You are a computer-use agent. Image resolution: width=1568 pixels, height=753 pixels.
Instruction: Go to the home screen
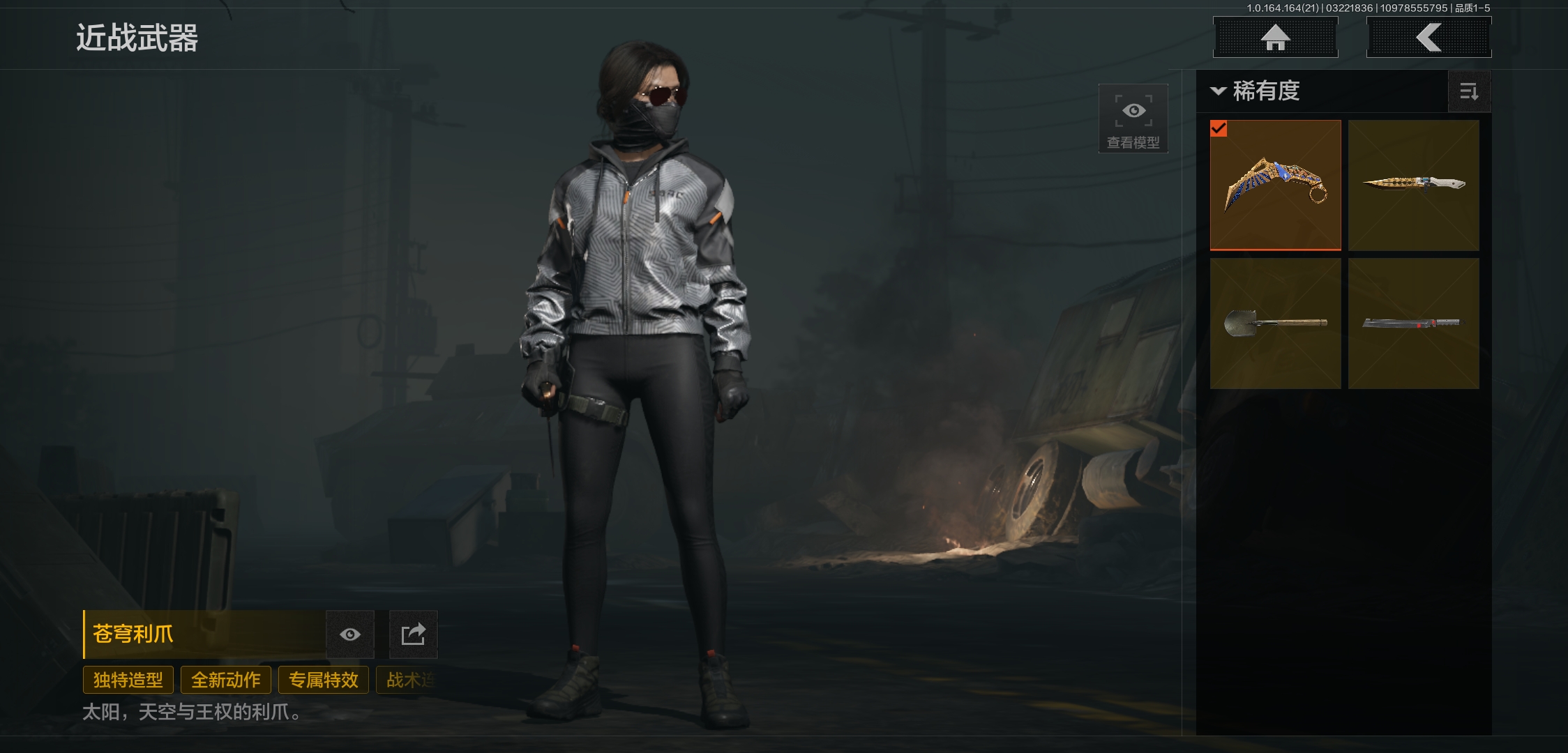[x=1275, y=38]
